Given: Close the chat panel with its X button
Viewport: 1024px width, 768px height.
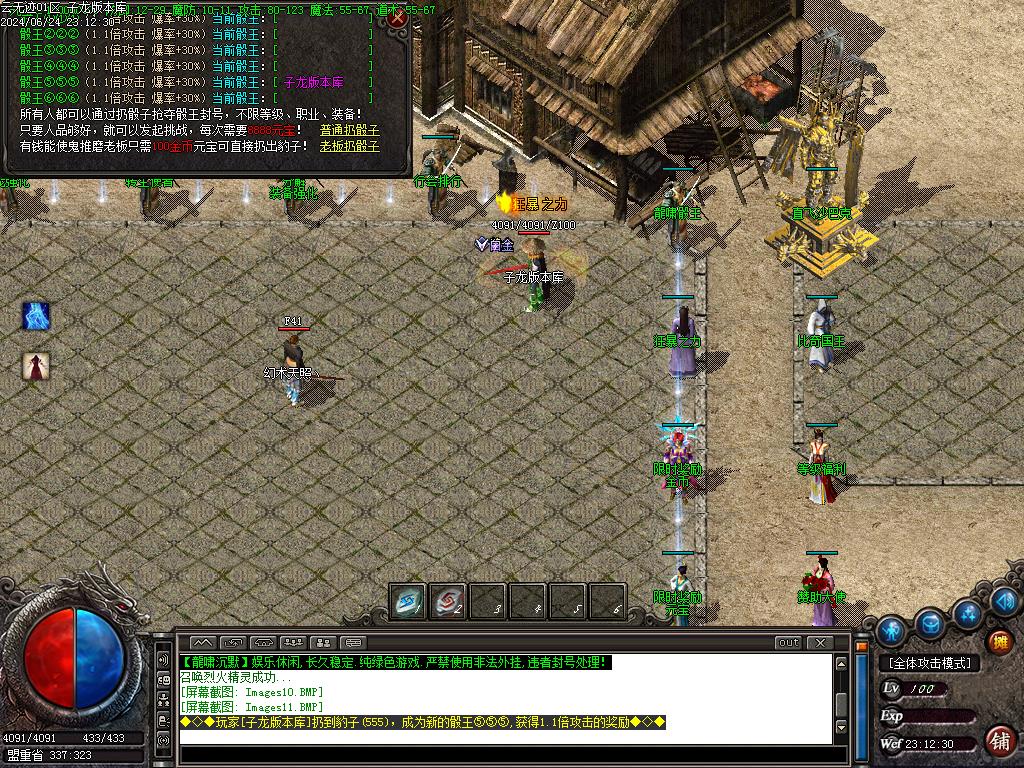Looking at the screenshot, I should point(820,643).
